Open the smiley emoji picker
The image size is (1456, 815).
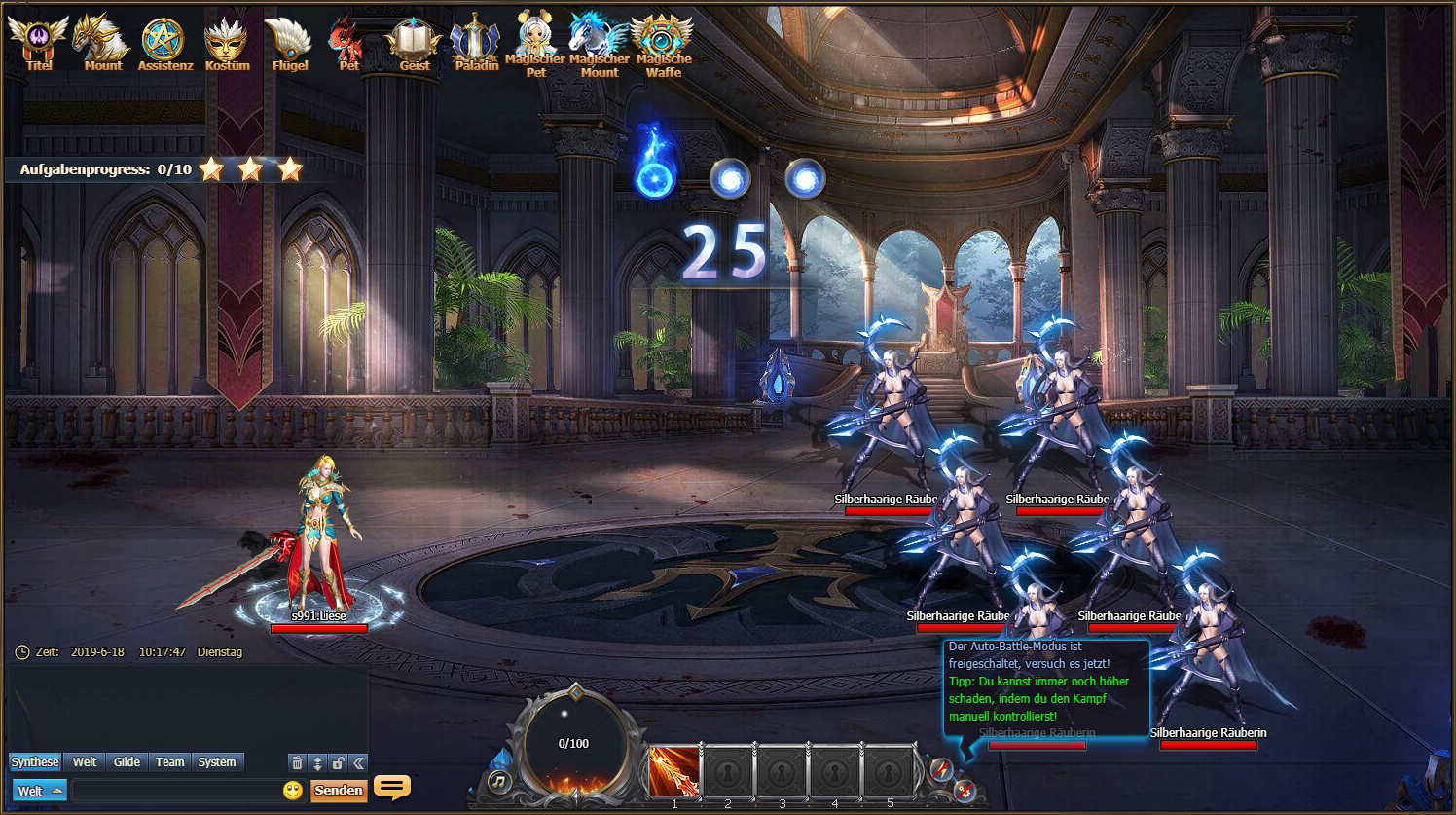coord(293,791)
